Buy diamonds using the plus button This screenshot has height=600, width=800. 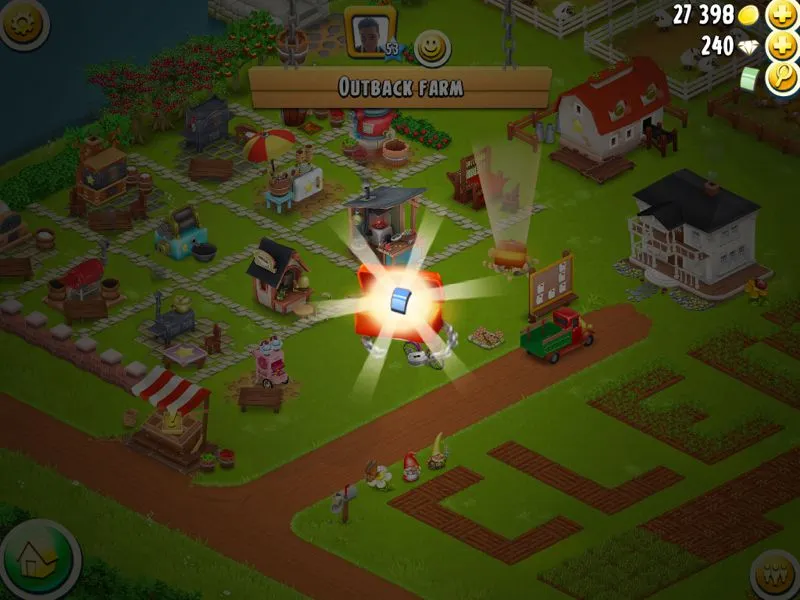780,47
